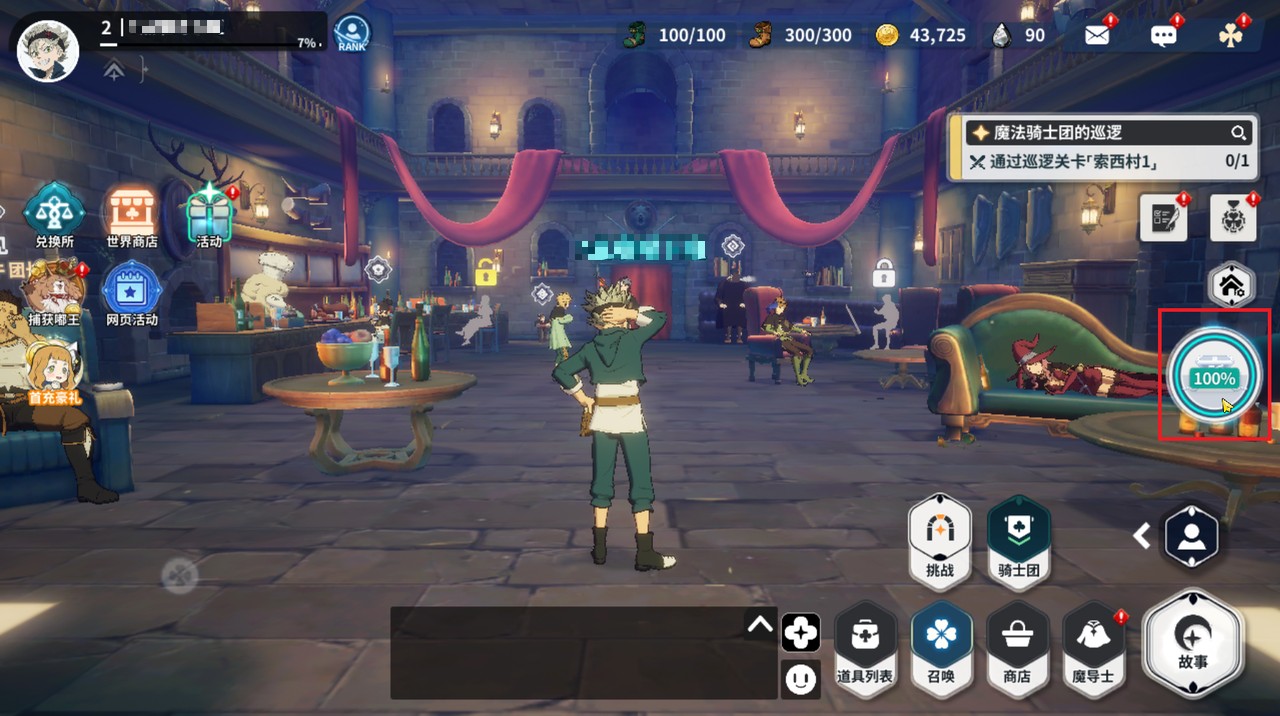Open the clover icon in top bar
The width and height of the screenshot is (1280, 716).
click(1230, 36)
